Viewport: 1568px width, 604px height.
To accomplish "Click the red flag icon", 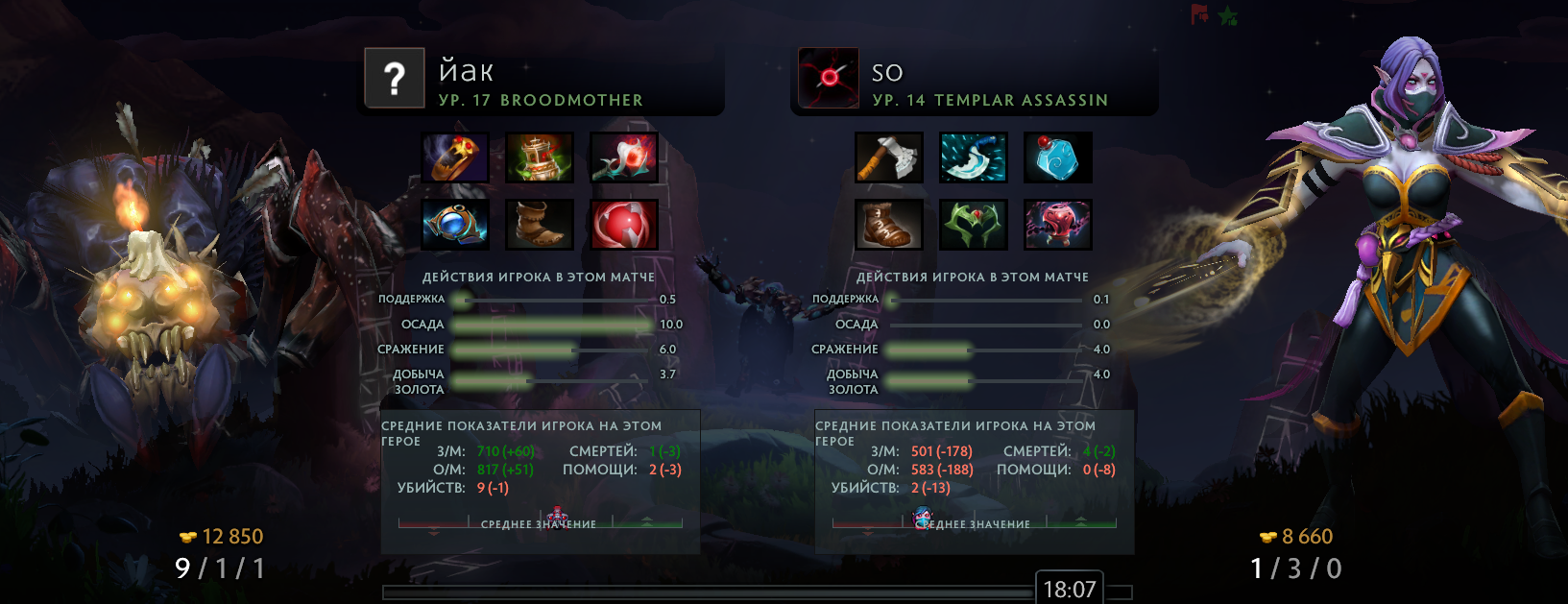I will tap(1200, 14).
